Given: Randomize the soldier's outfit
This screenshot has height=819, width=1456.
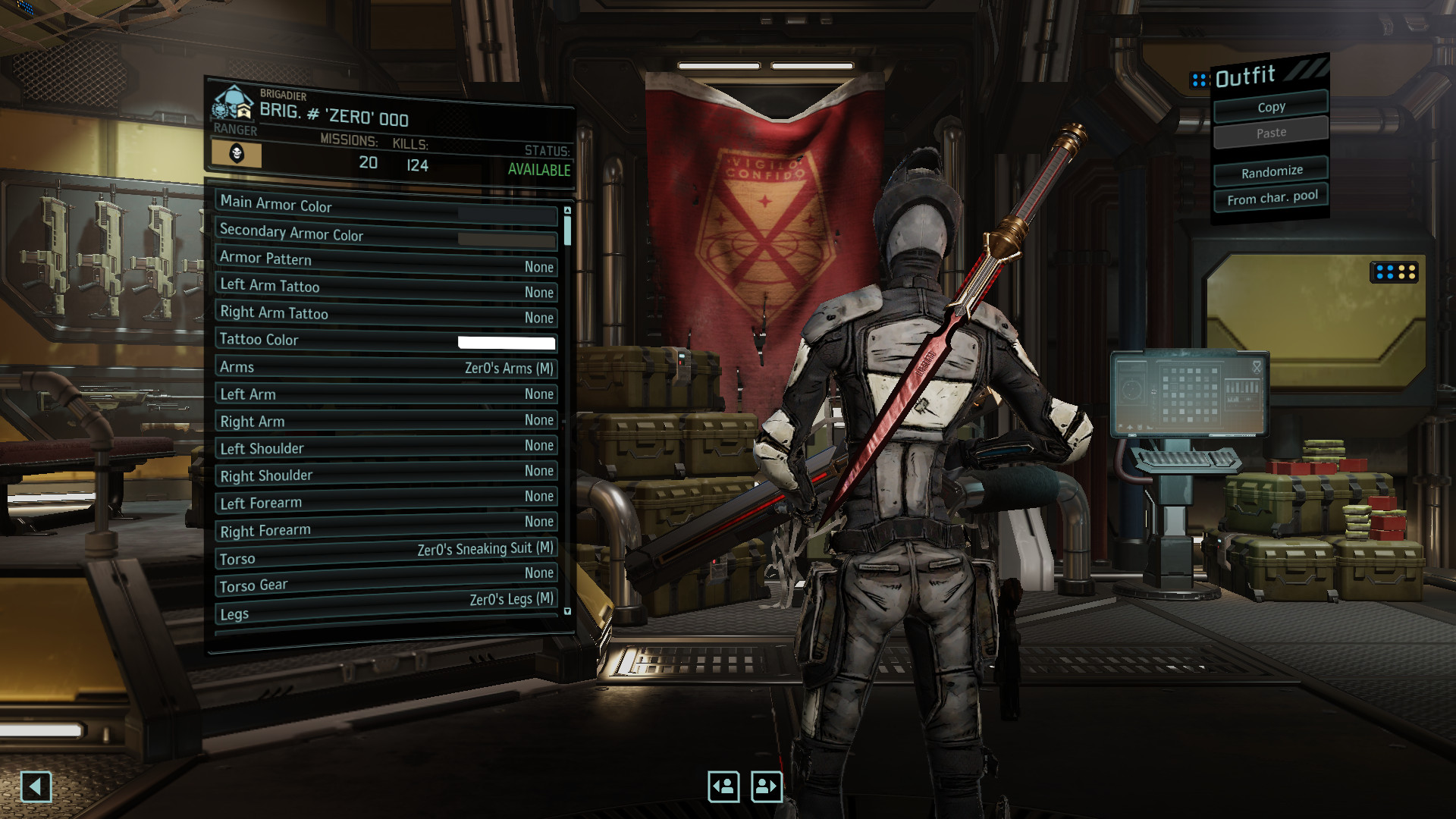Looking at the screenshot, I should coord(1271,172).
